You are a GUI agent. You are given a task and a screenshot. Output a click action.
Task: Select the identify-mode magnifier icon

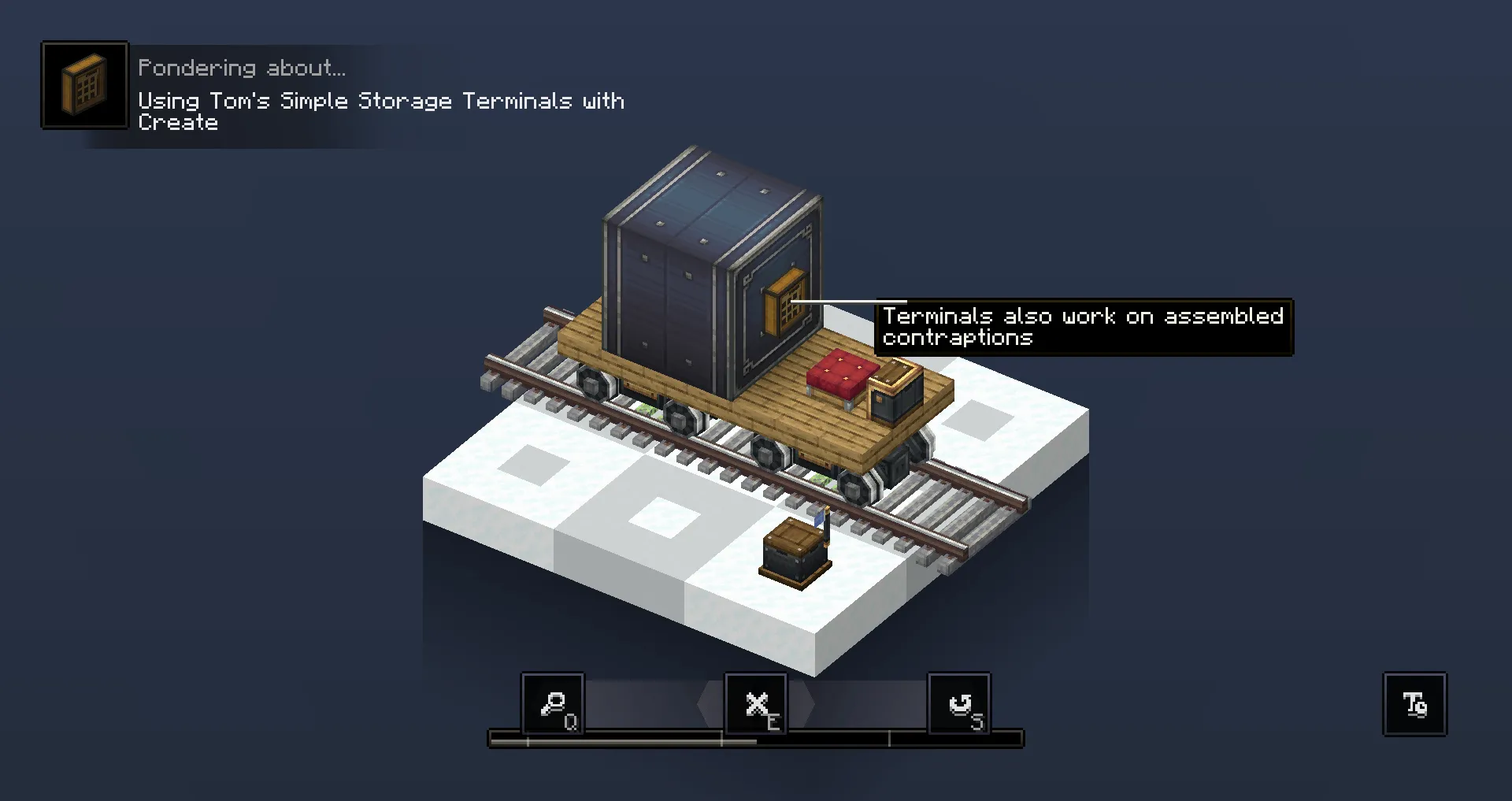(x=554, y=703)
